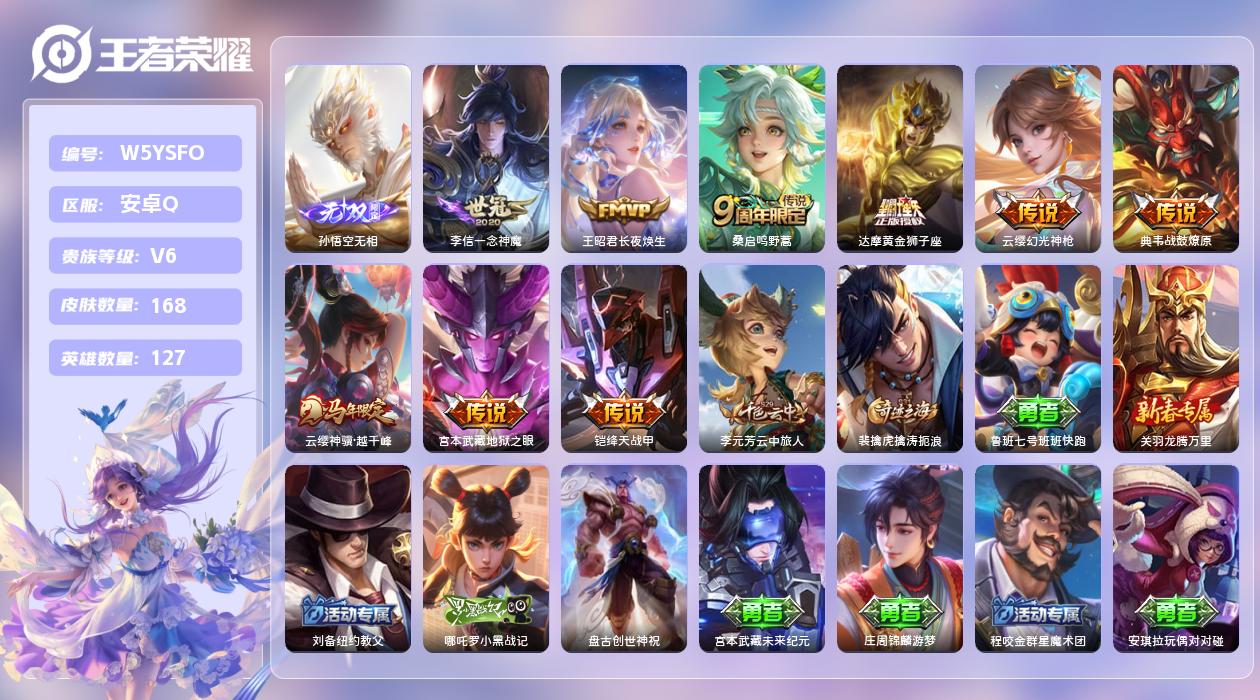Choose the 安琪拉玩偶对对碰 skin card
This screenshot has height=700, width=1260.
click(1175, 558)
